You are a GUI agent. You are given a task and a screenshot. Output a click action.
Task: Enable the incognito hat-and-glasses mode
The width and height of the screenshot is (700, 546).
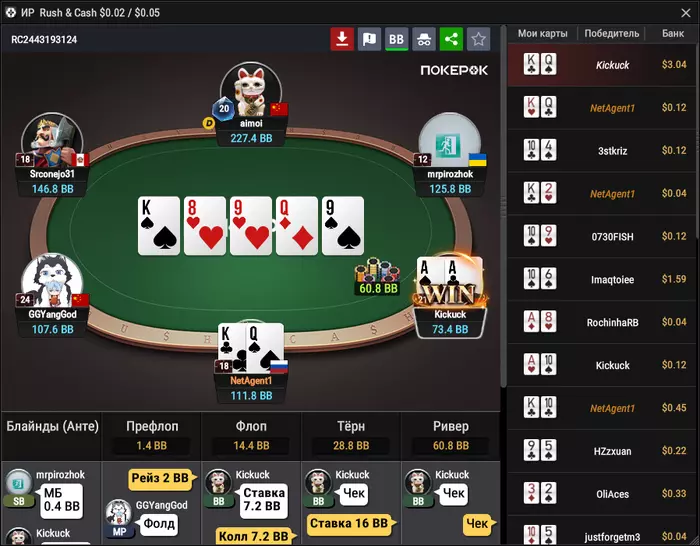point(423,39)
